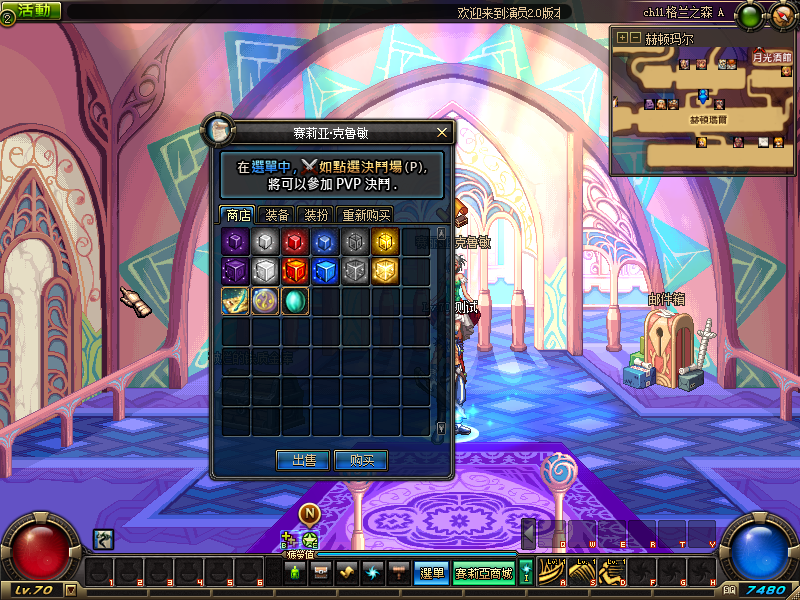Viewport: 800px width, 600px height.
Task: Click the 出售 sell button
Action: click(304, 460)
